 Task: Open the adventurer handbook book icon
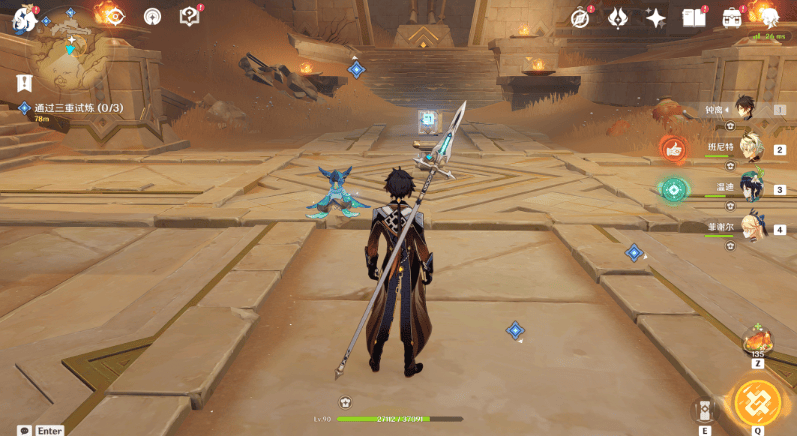tap(693, 17)
